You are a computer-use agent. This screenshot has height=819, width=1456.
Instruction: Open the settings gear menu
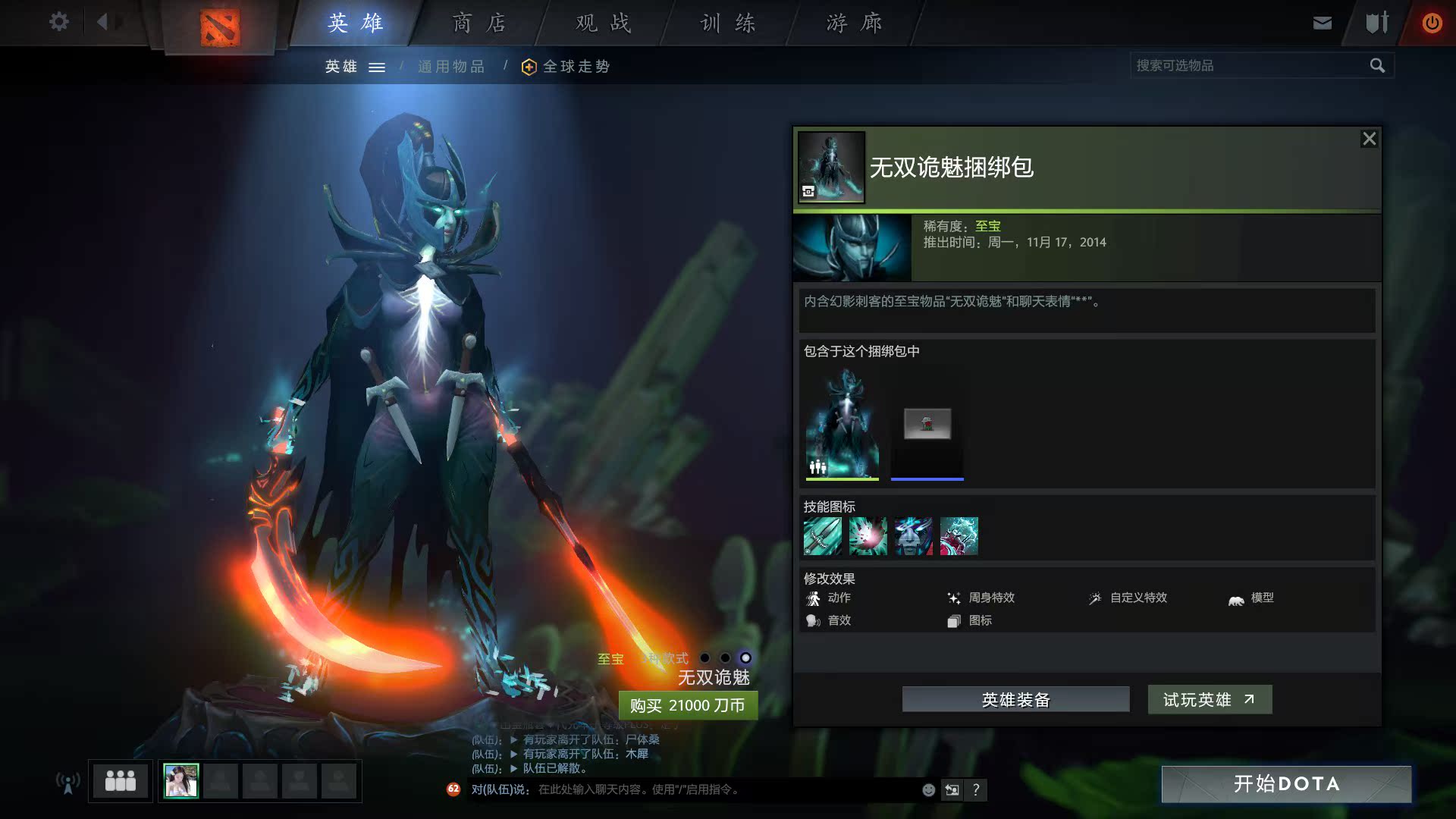point(58,22)
